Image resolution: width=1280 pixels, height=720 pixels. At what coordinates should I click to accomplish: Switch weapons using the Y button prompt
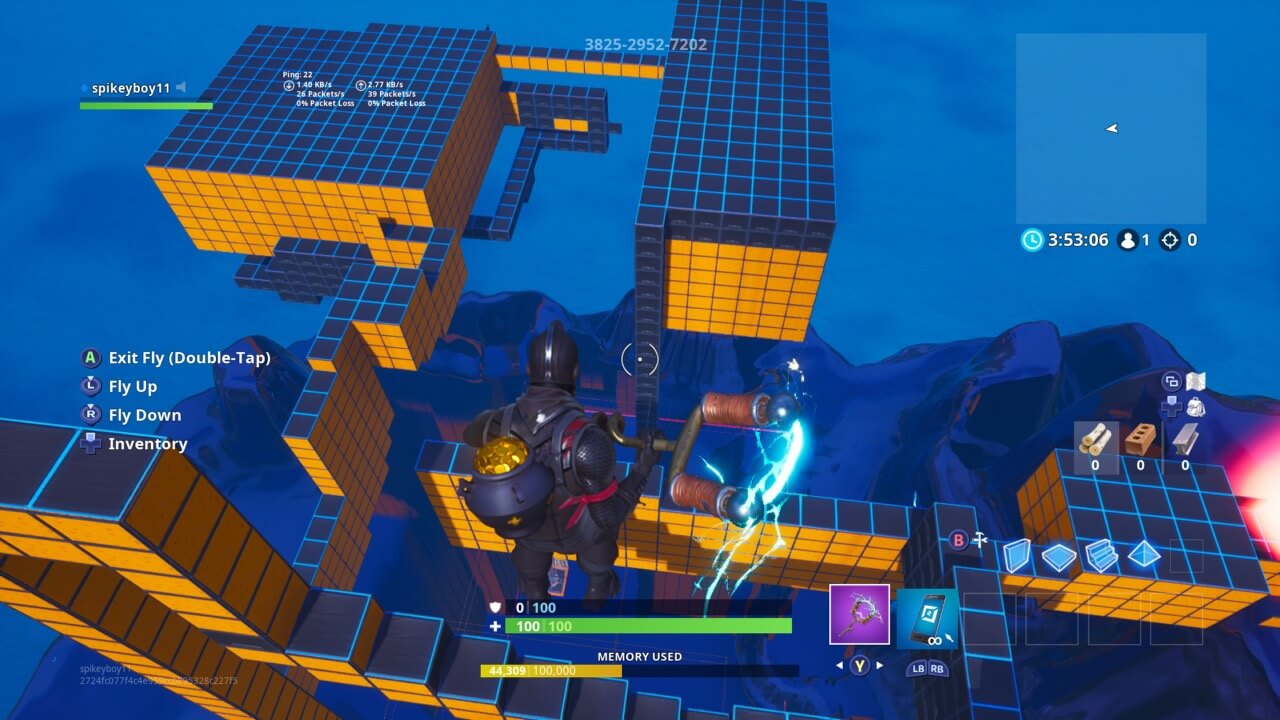pyautogui.click(x=858, y=665)
